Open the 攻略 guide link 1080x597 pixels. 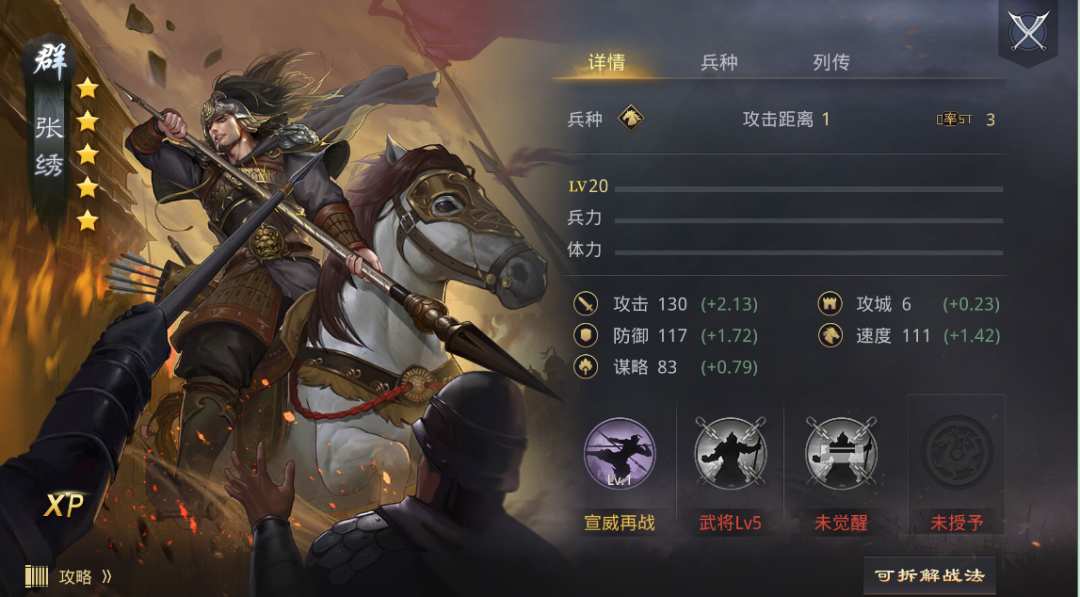73,577
